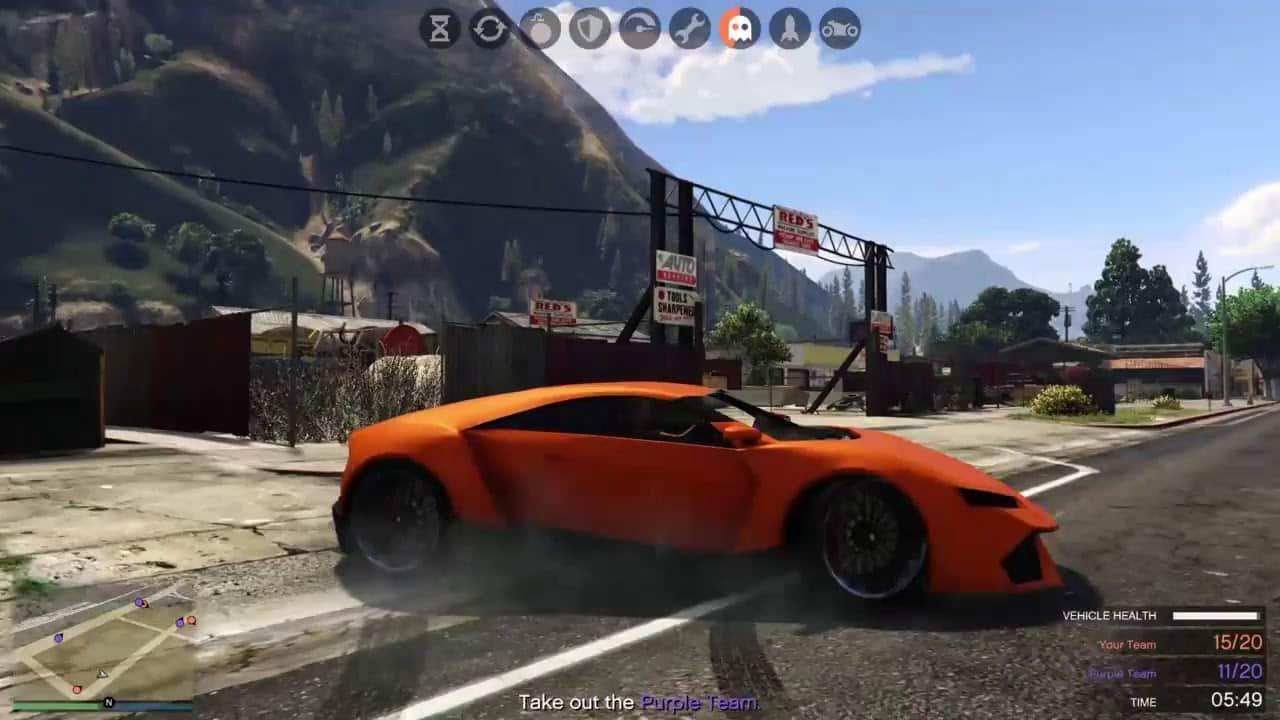
Task: Select the wrench vehicle repair icon
Action: [689, 29]
